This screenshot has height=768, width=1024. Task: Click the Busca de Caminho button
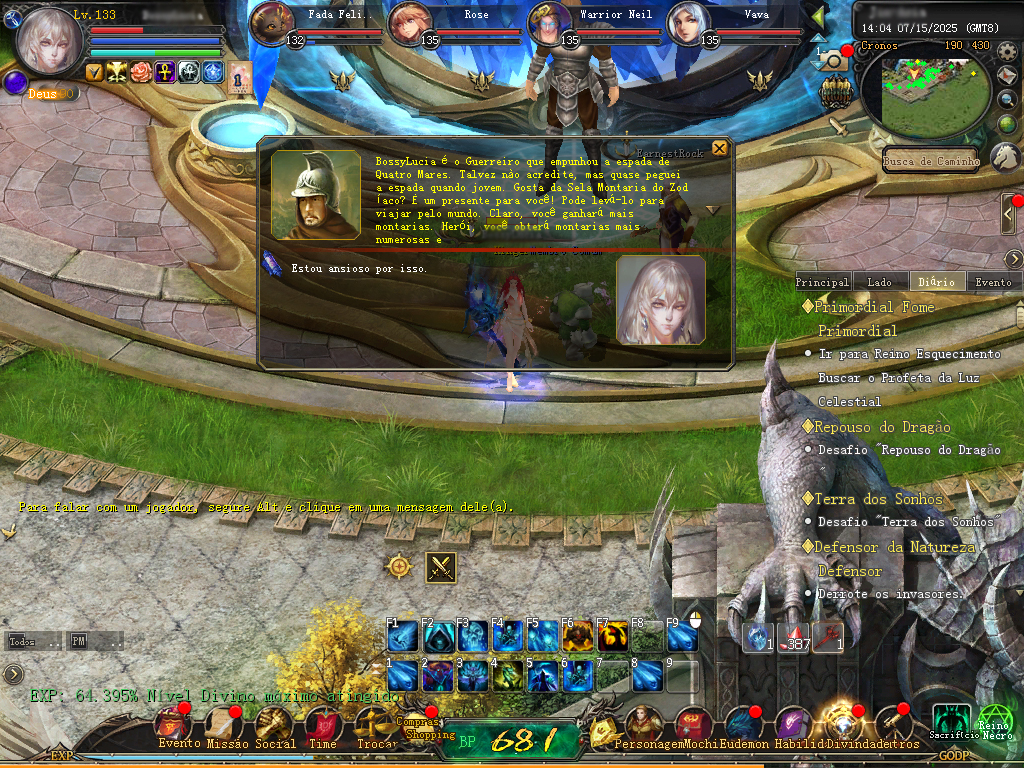[x=931, y=161]
